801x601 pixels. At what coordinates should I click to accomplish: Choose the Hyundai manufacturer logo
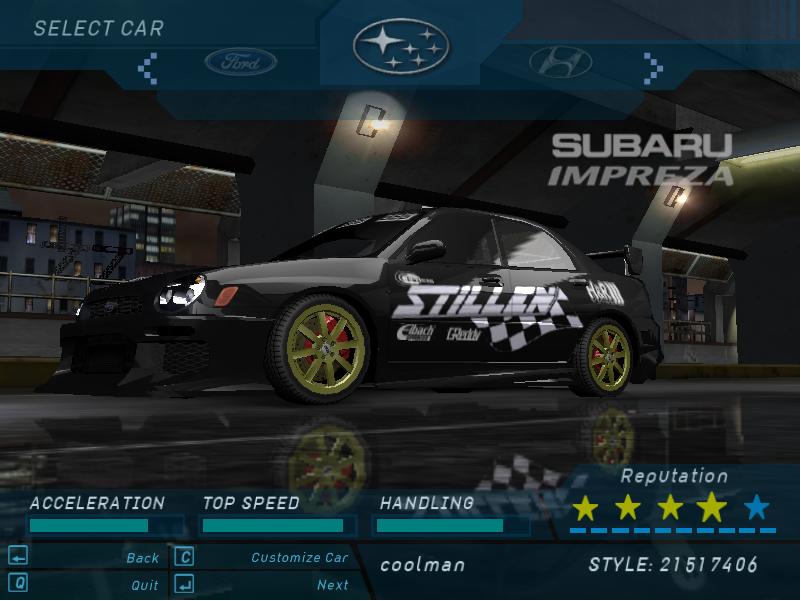point(560,63)
